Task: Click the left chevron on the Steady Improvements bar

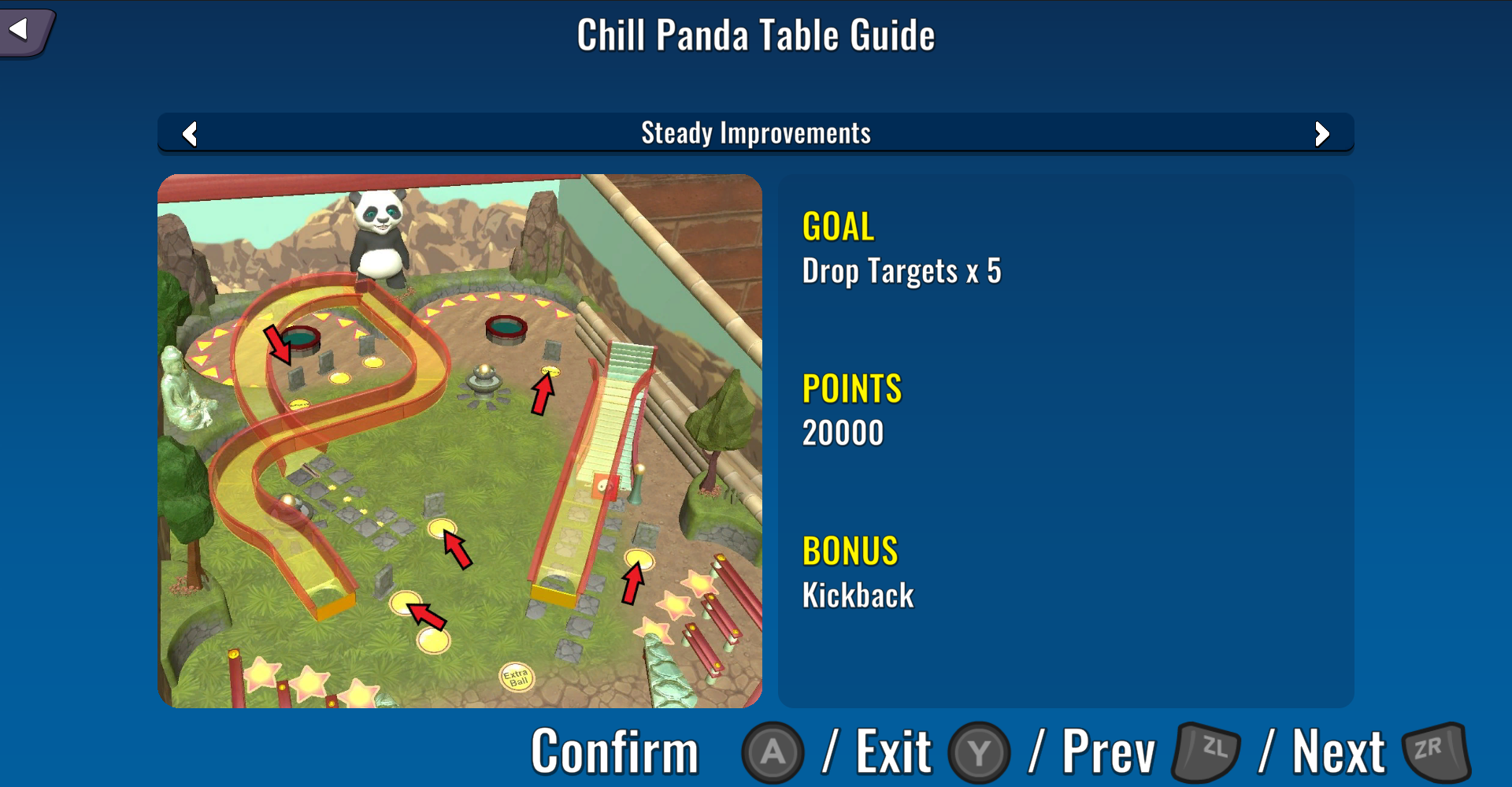Action: [x=189, y=134]
